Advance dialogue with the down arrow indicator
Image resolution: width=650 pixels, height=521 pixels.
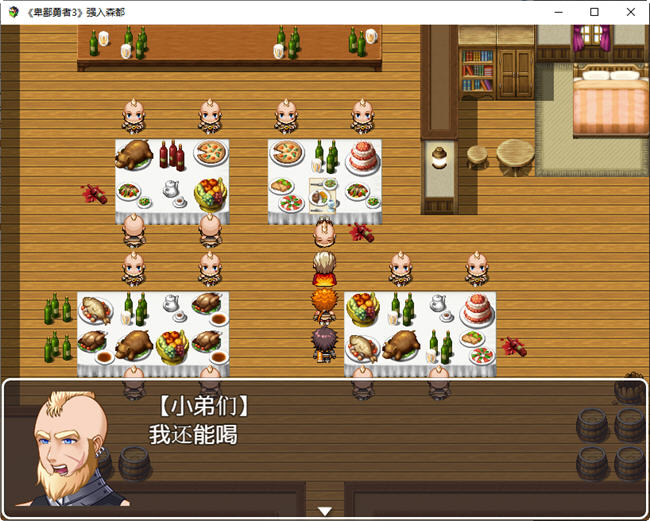[x=324, y=511]
